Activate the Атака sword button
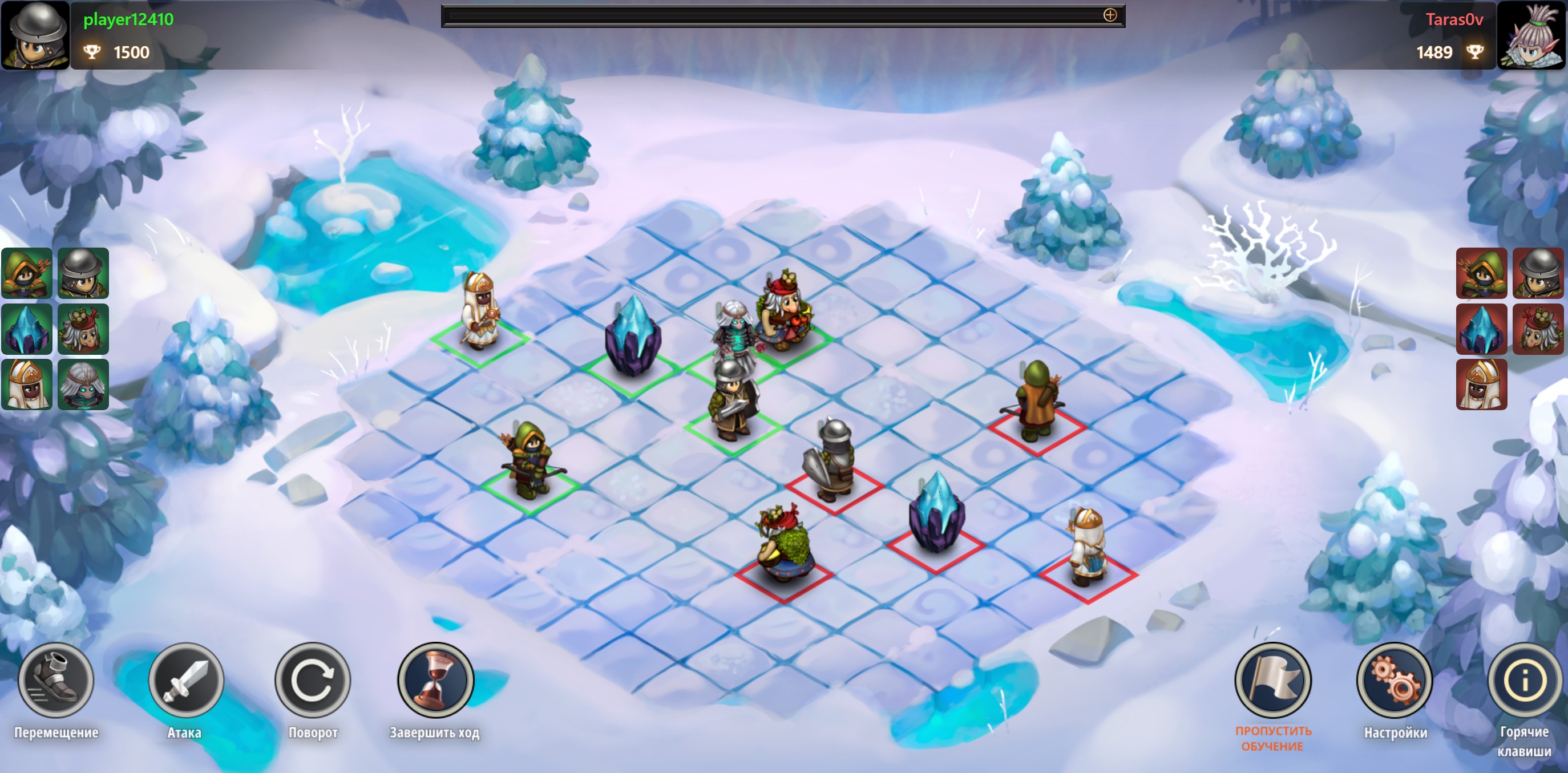The width and height of the screenshot is (1568, 773). pos(185,680)
